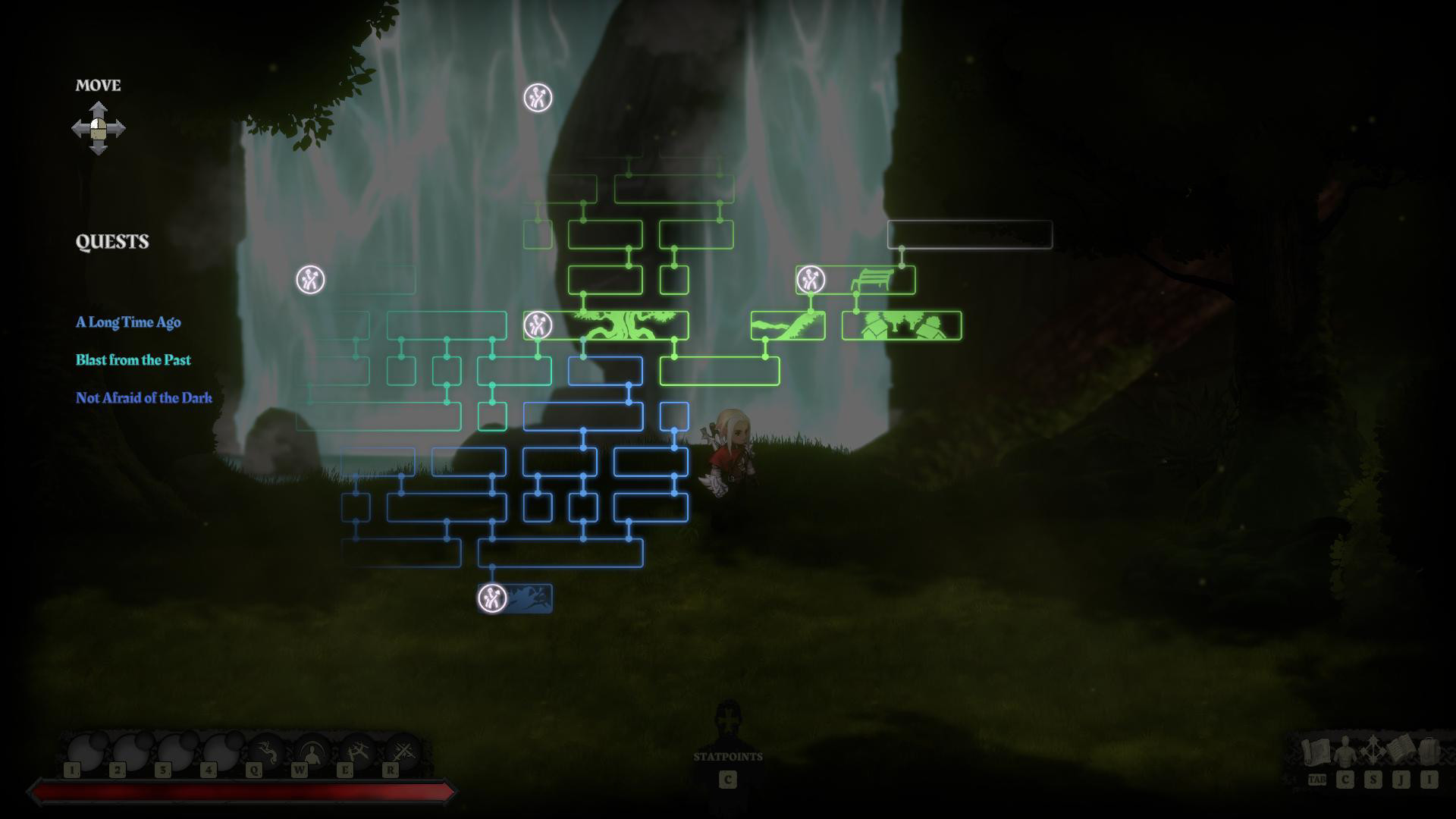The image size is (1456, 819).
Task: Open the inventory backpack icon bottom right
Action: [1429, 752]
